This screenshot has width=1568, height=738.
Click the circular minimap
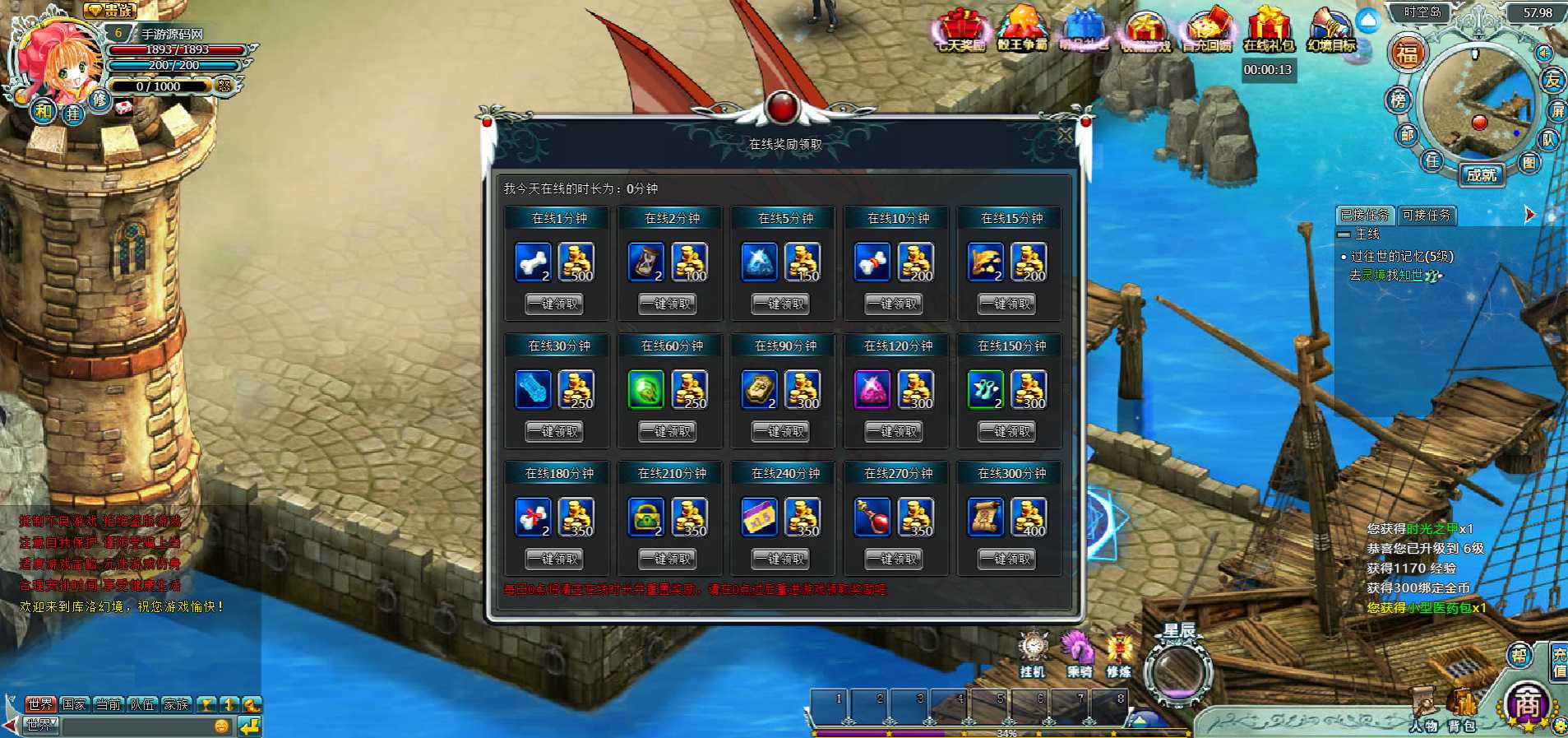(1478, 105)
